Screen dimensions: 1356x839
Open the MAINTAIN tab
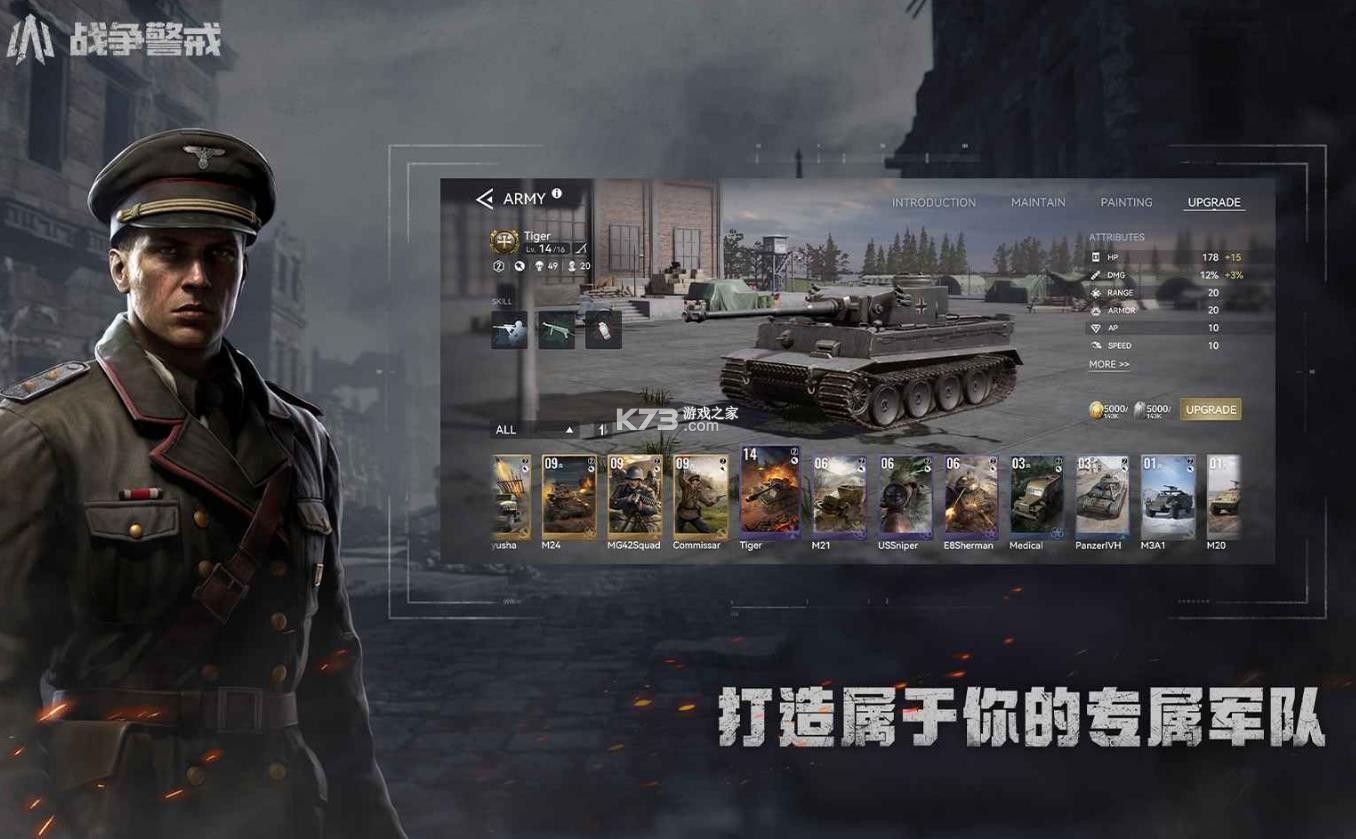(1037, 202)
